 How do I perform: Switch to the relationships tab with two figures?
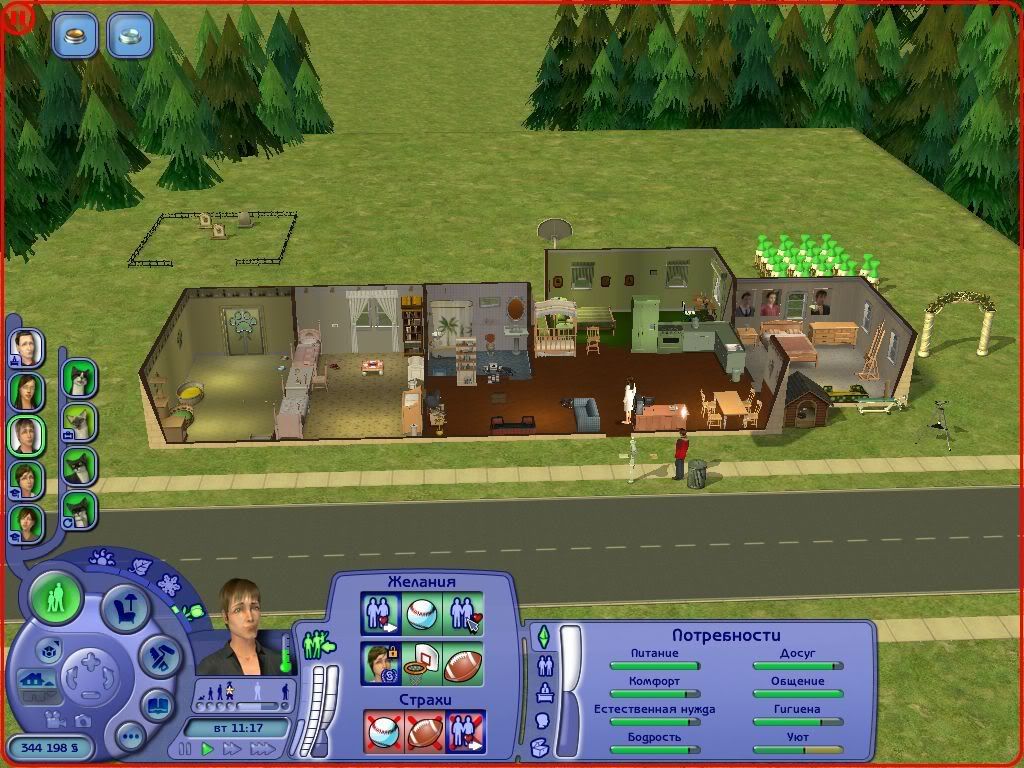(x=545, y=664)
